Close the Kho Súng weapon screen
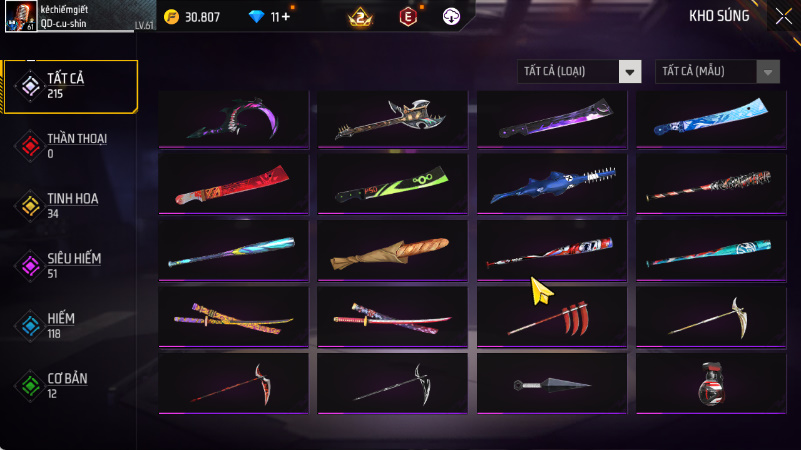 (x=782, y=16)
